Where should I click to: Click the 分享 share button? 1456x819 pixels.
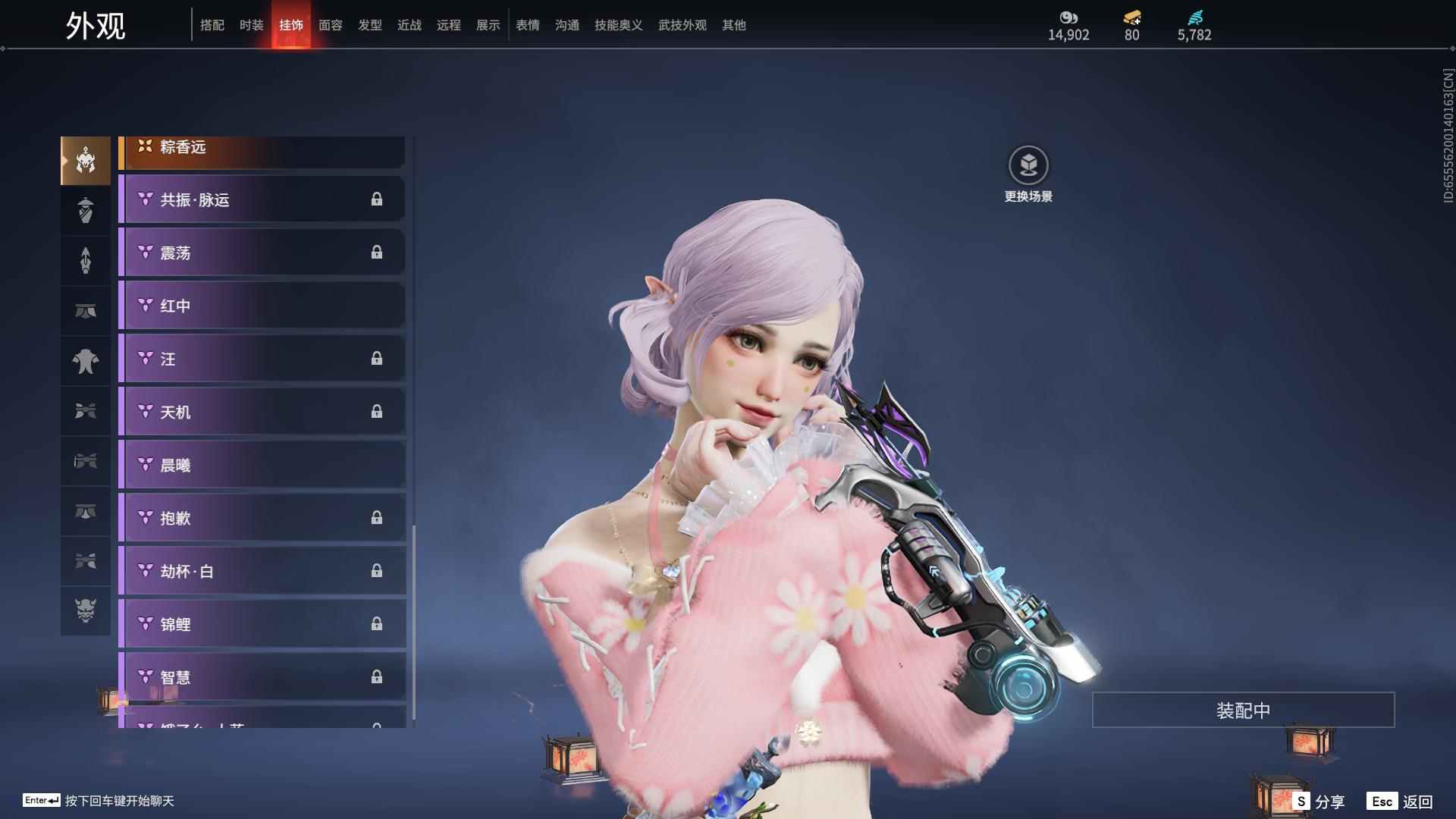coord(1319,801)
